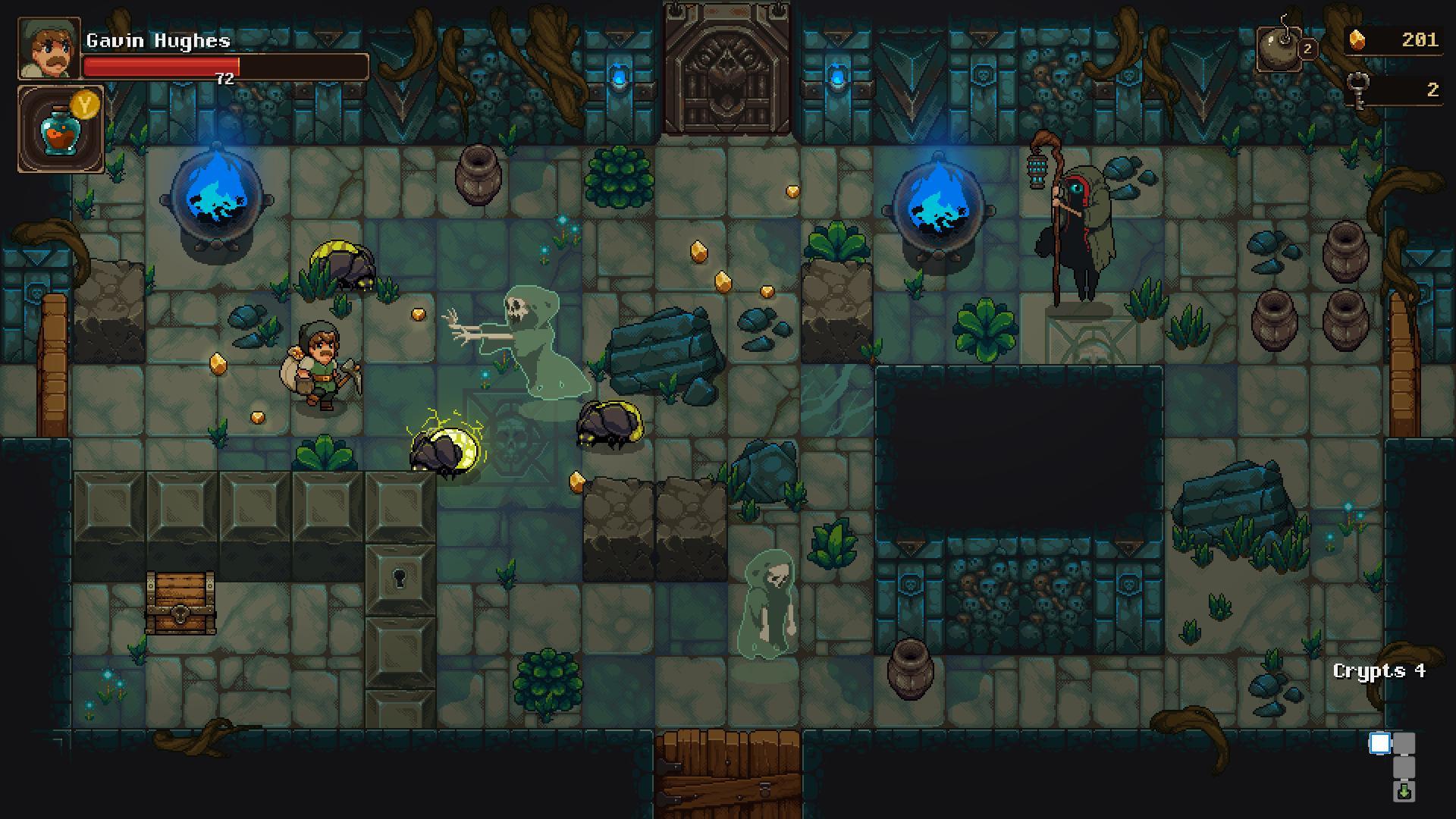Click the bomb count badge showing 2
The width and height of the screenshot is (1456, 819).
[x=1307, y=49]
